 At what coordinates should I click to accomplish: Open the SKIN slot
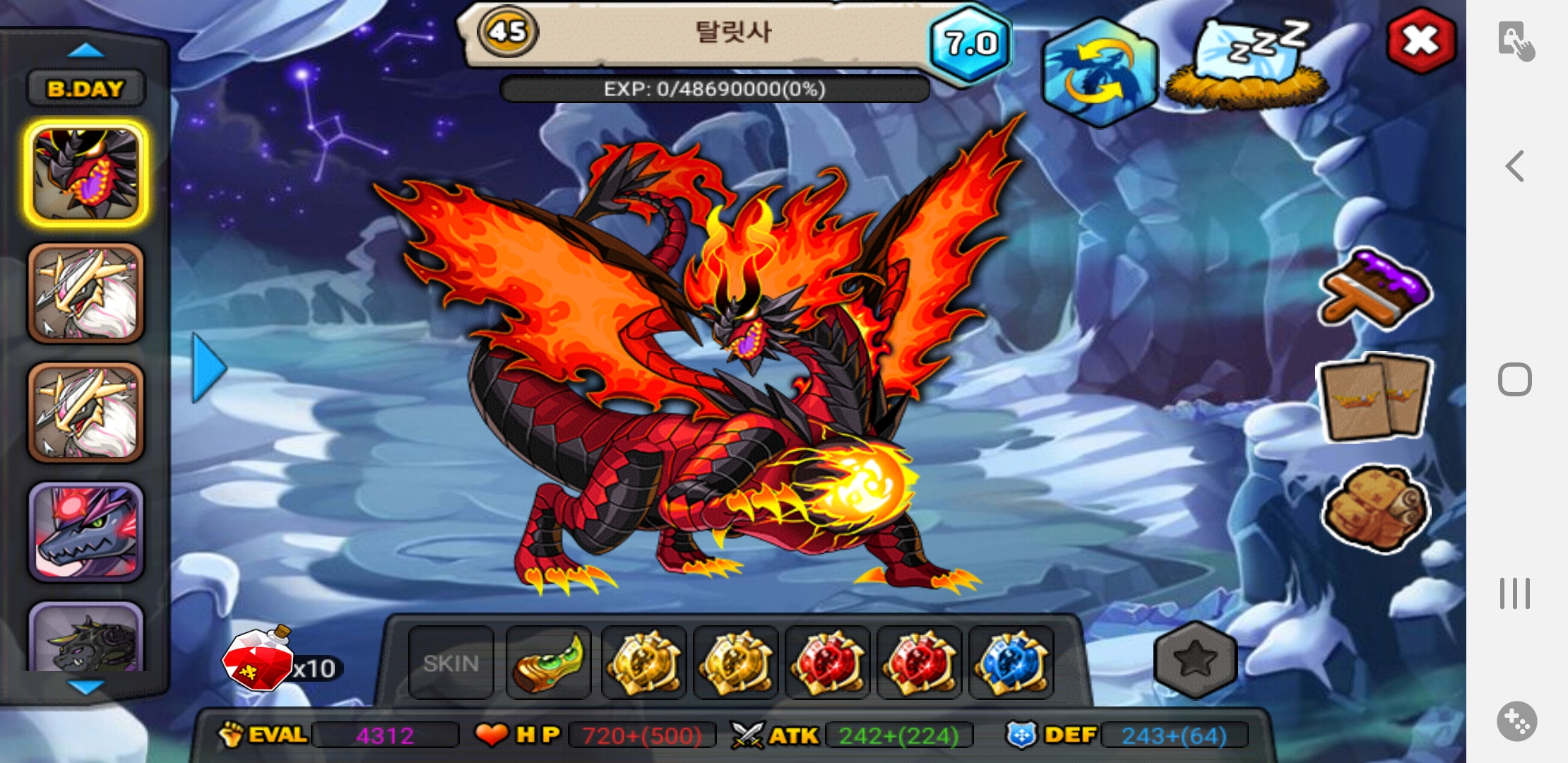click(x=451, y=663)
